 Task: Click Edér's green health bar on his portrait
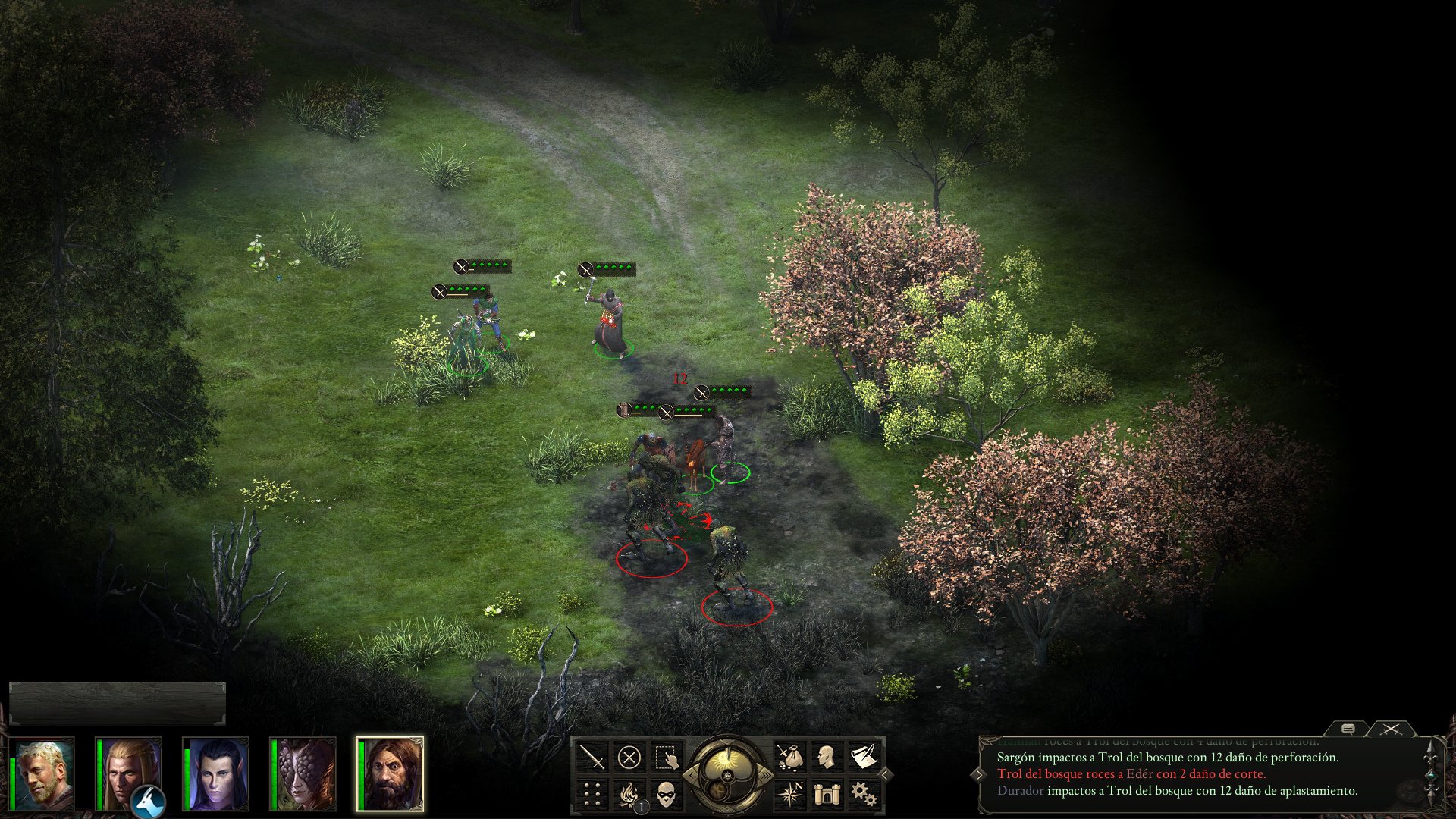click(12, 783)
